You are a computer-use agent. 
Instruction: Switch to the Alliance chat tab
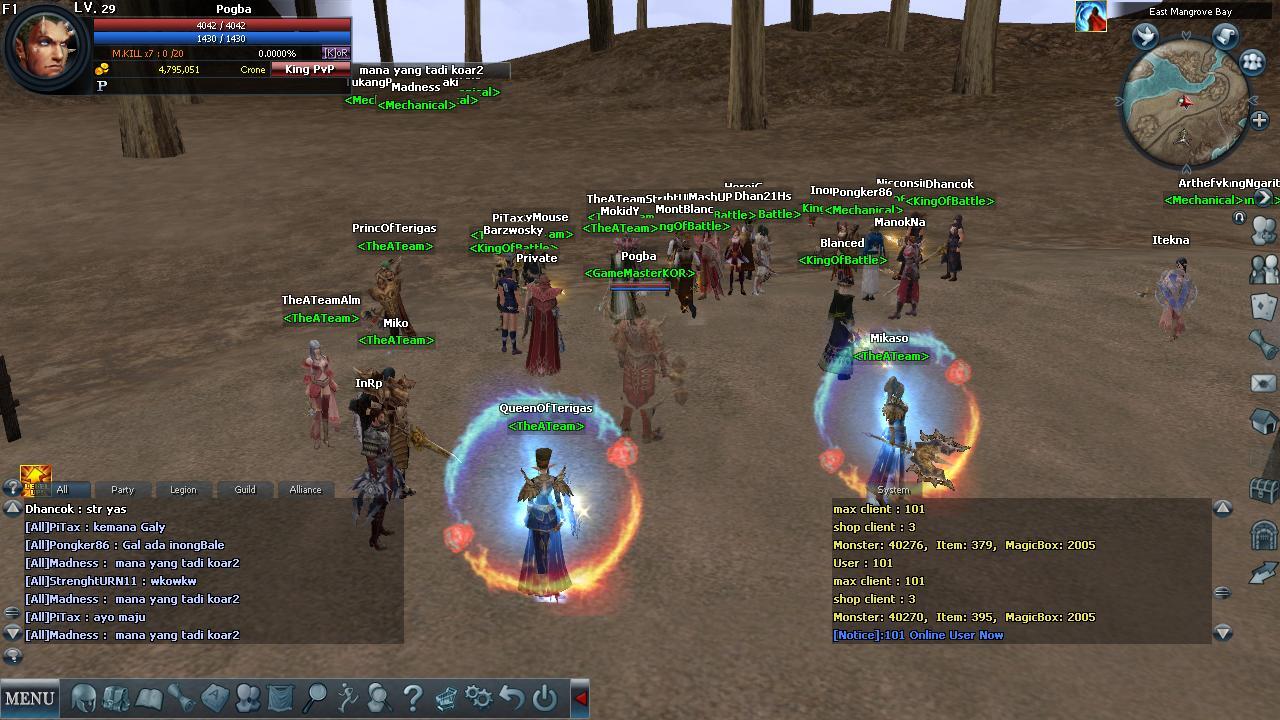[x=305, y=489]
